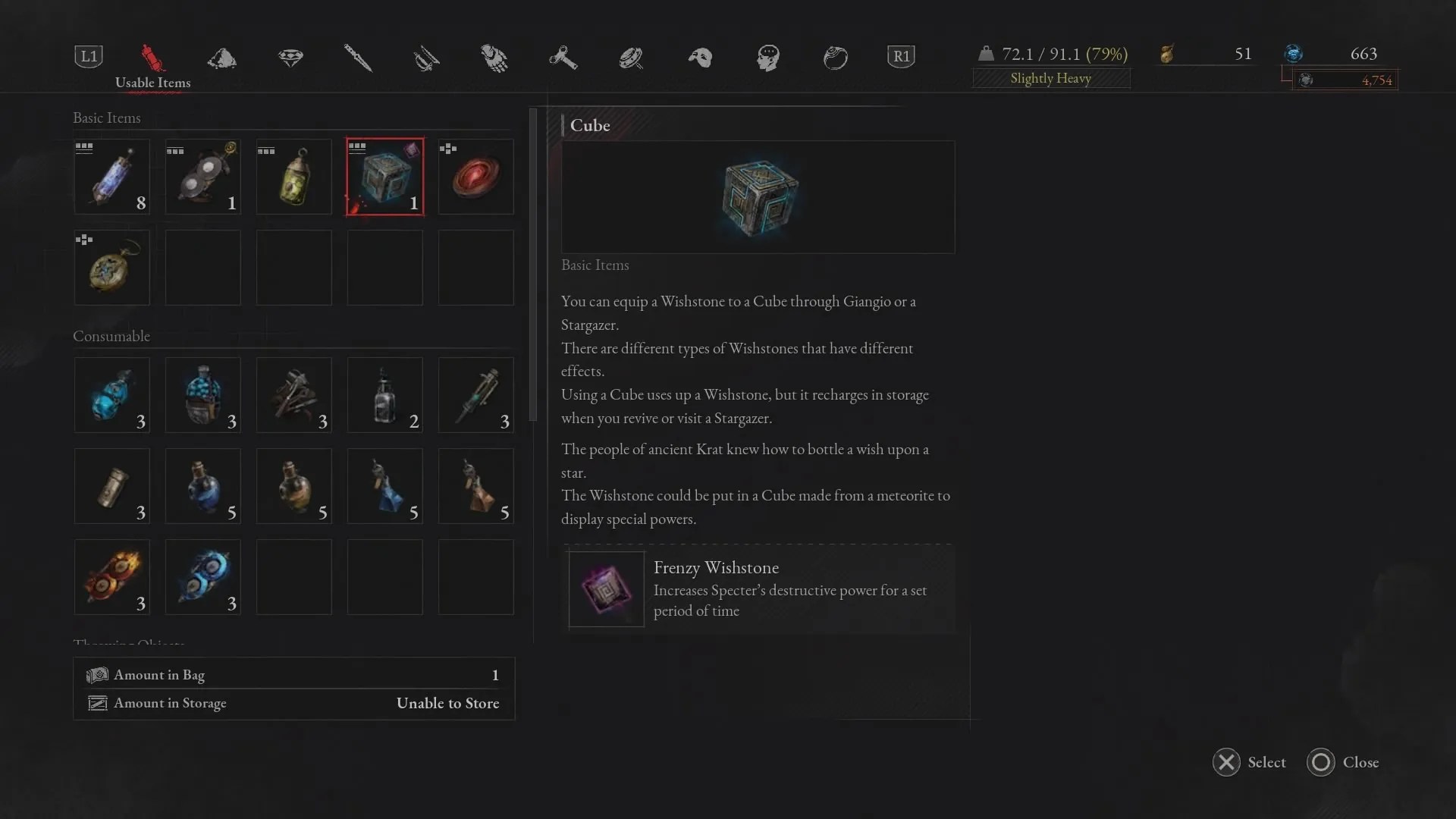
Task: Click the Frenzy Wishstone icon in the description panel
Action: [x=605, y=589]
